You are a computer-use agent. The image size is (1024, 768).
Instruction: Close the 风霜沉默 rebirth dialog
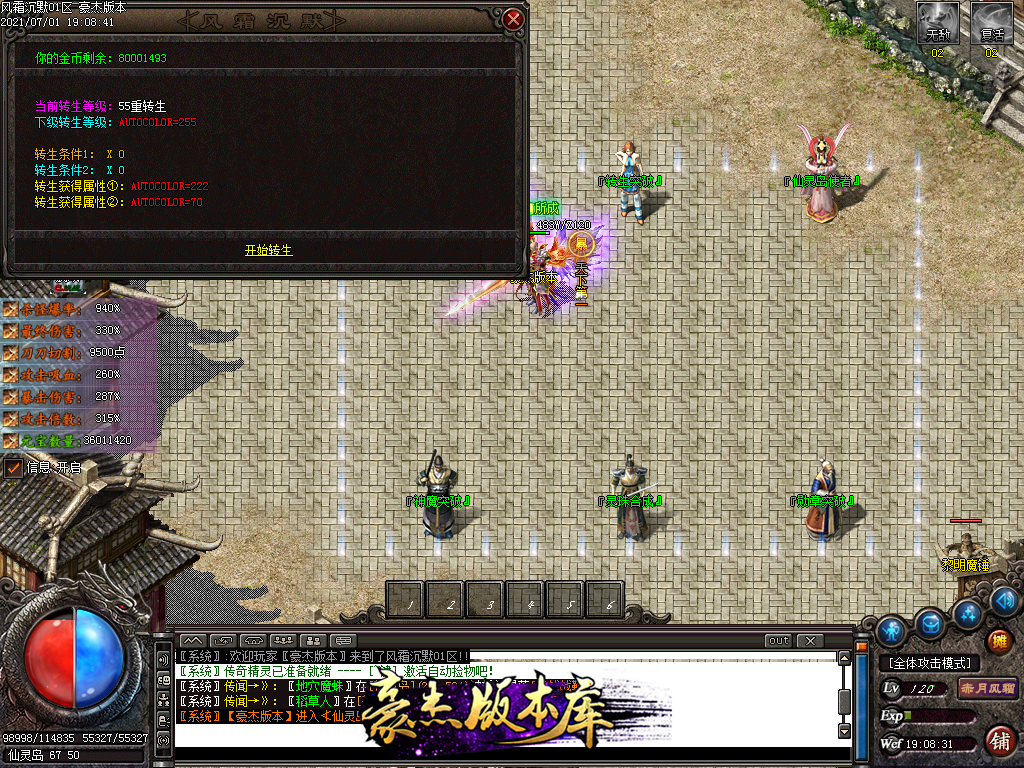point(513,19)
